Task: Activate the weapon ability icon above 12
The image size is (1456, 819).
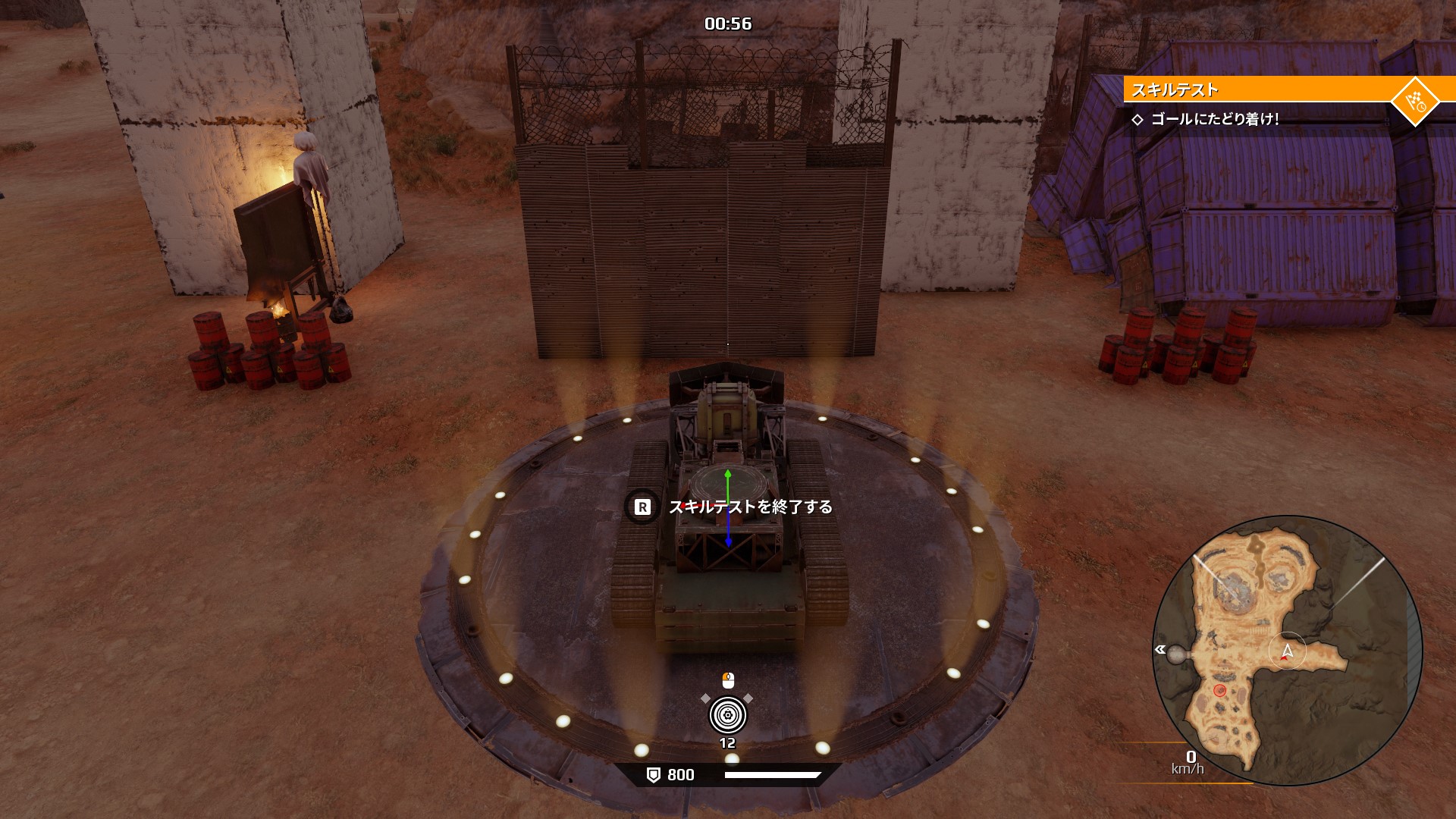Action: [x=727, y=714]
